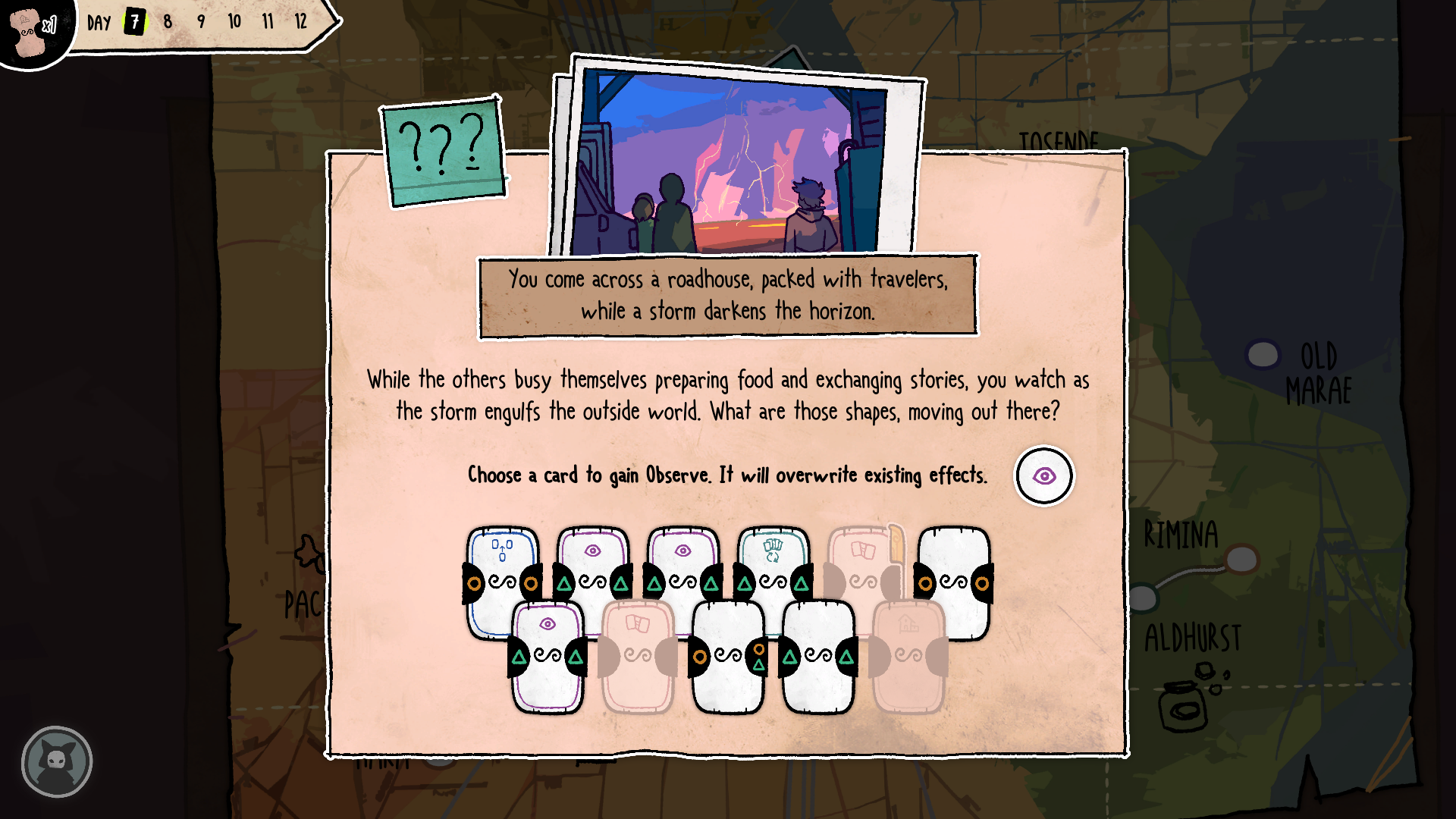The height and width of the screenshot is (819, 1456).
Task: Open the map scrap counter icon
Action: (32, 30)
